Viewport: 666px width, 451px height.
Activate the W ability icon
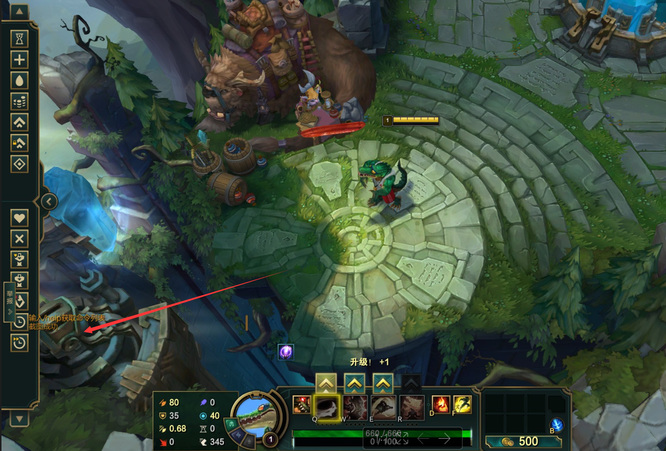[355, 407]
